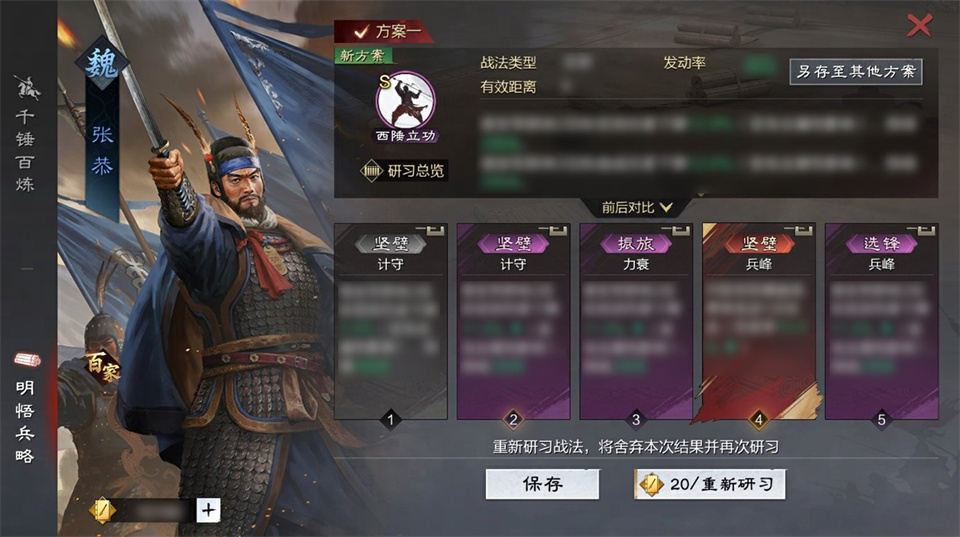Viewport: 960px width, 537px height.
Task: Select the 方案一 plan tab
Action: coord(384,31)
